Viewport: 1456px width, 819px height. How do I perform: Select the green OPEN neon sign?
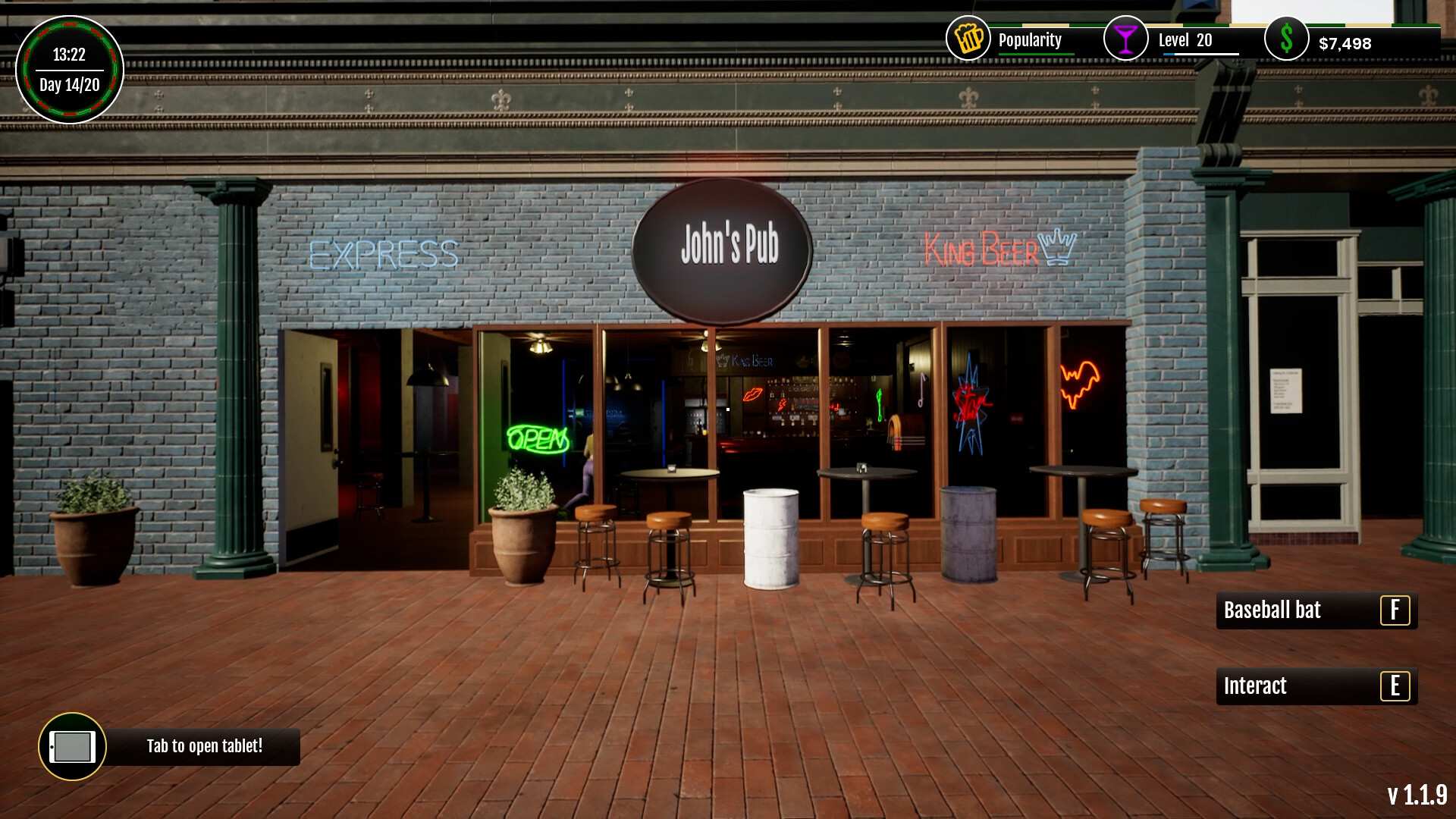point(538,438)
